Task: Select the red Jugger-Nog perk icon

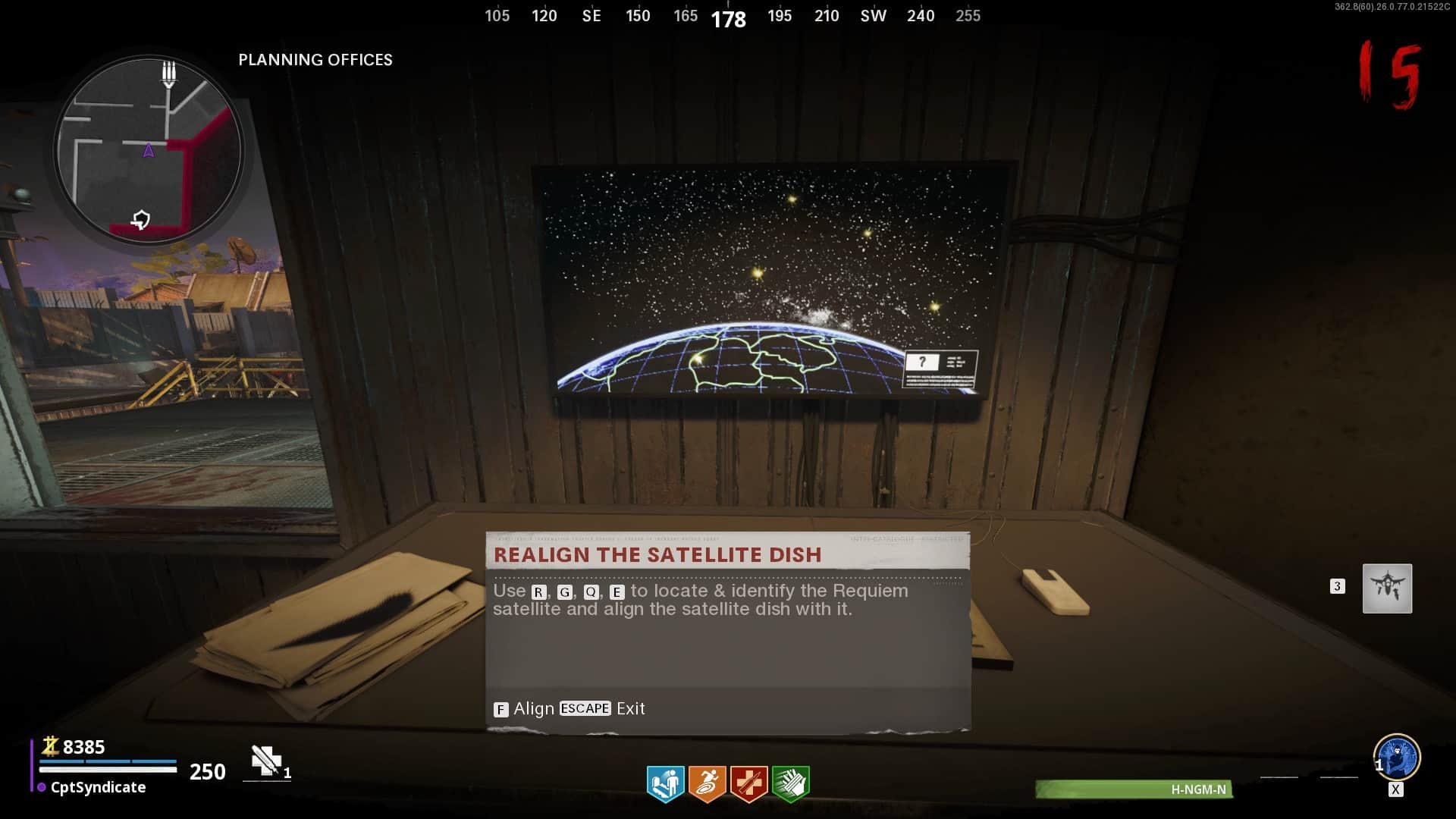Action: pyautogui.click(x=748, y=783)
